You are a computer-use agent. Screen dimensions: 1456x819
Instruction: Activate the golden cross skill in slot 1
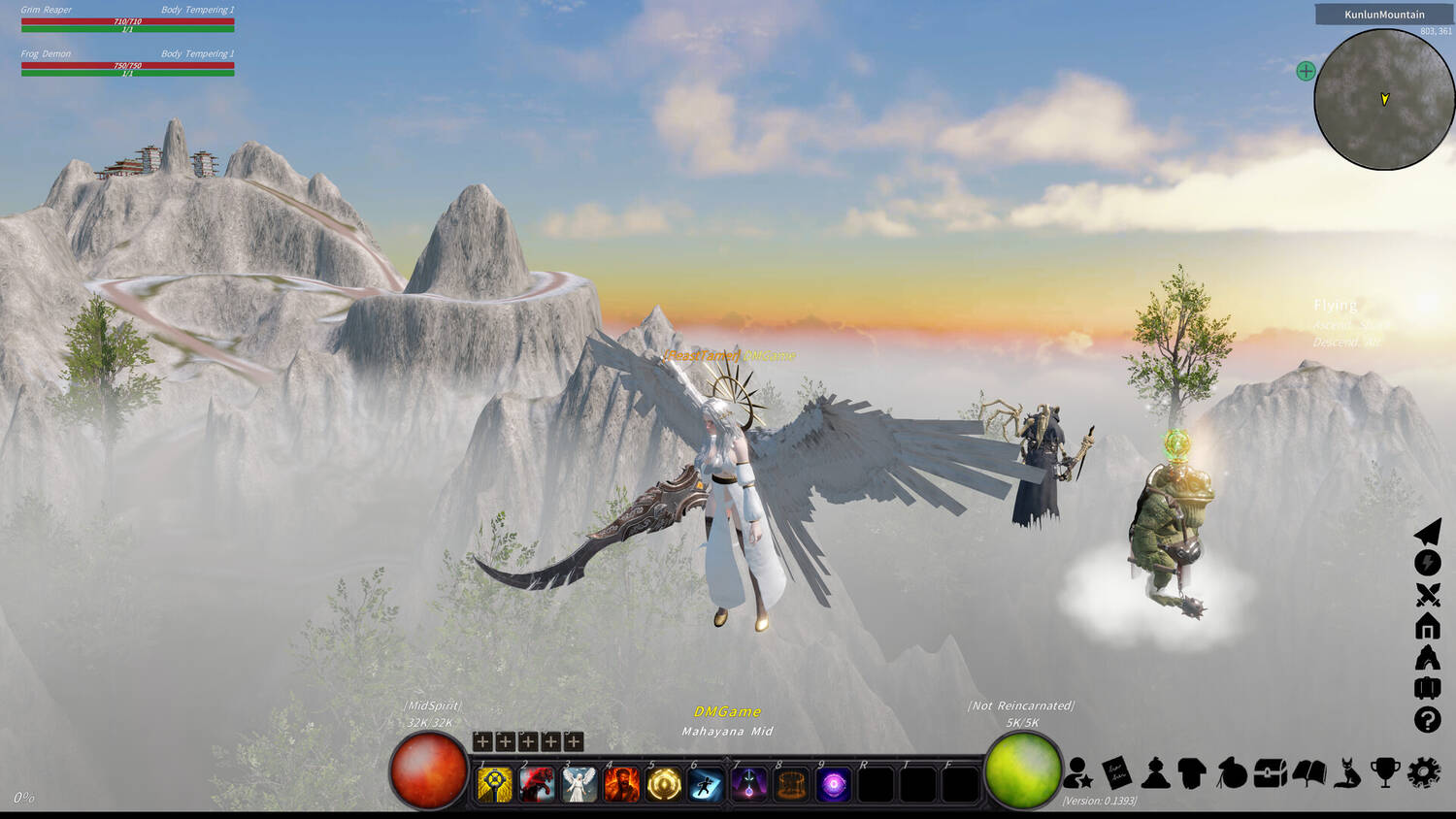pyautogui.click(x=495, y=784)
